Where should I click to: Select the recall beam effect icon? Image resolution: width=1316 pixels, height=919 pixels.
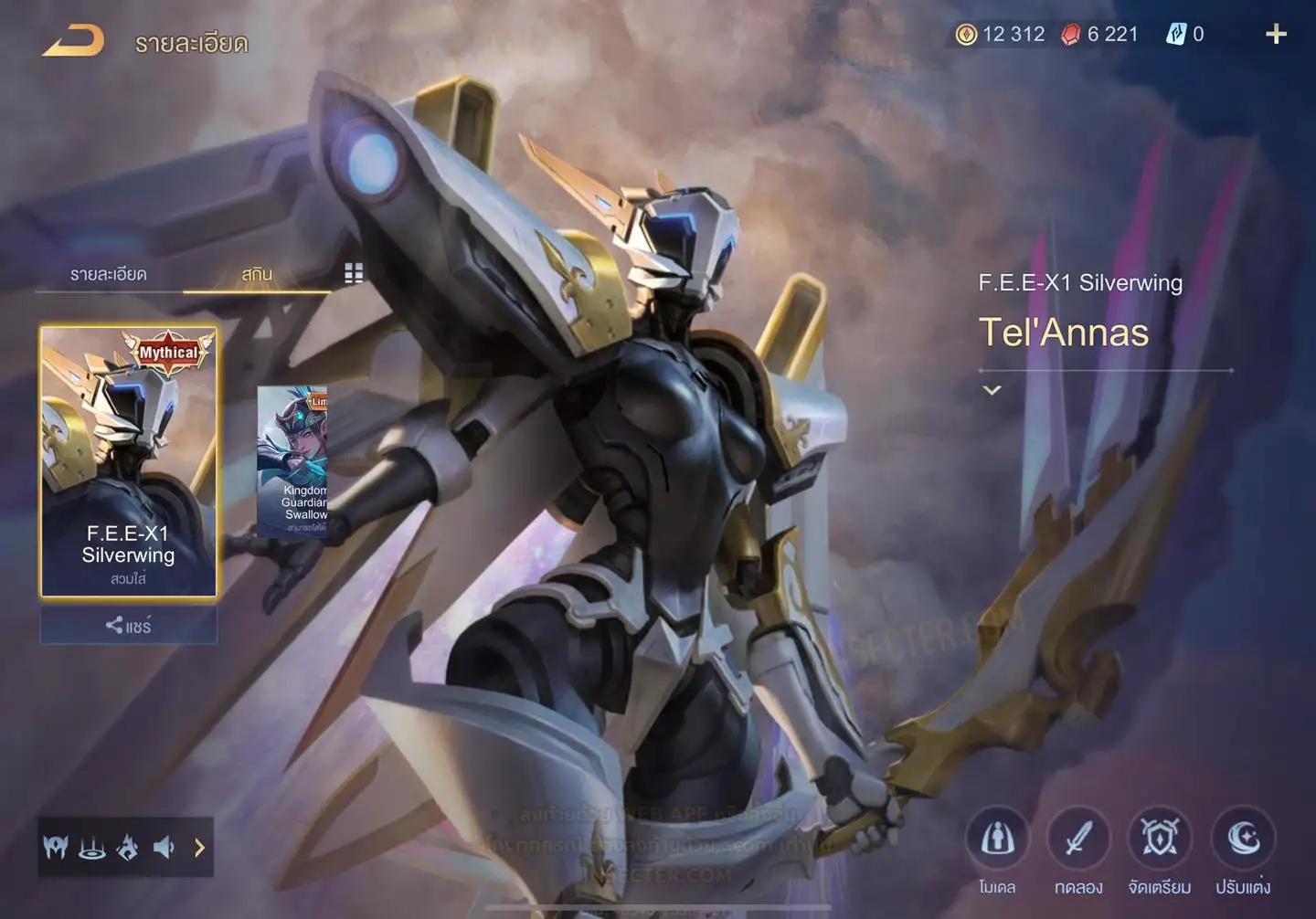(91, 848)
